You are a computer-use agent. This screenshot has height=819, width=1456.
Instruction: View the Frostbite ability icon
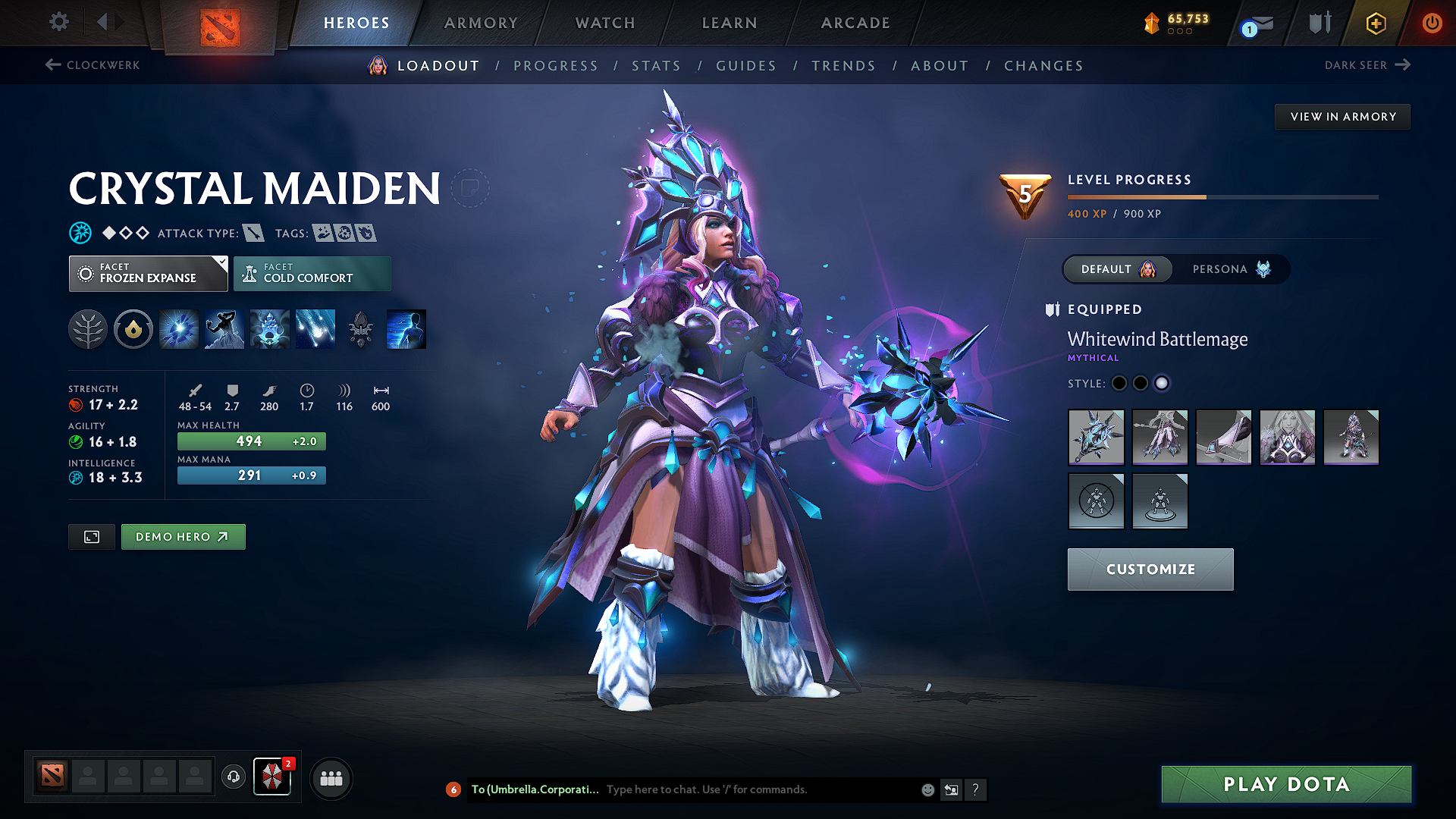(x=224, y=328)
